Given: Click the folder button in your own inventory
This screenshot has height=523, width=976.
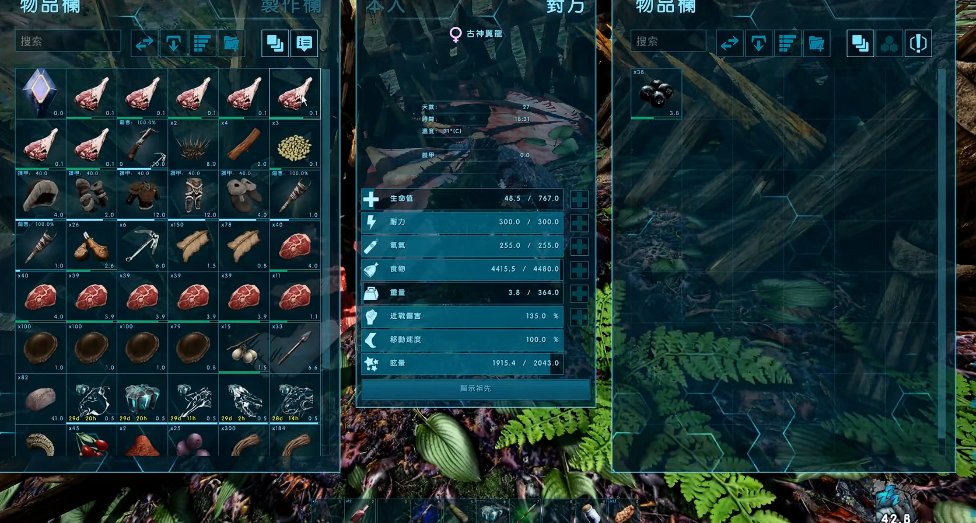Looking at the screenshot, I should click(231, 43).
